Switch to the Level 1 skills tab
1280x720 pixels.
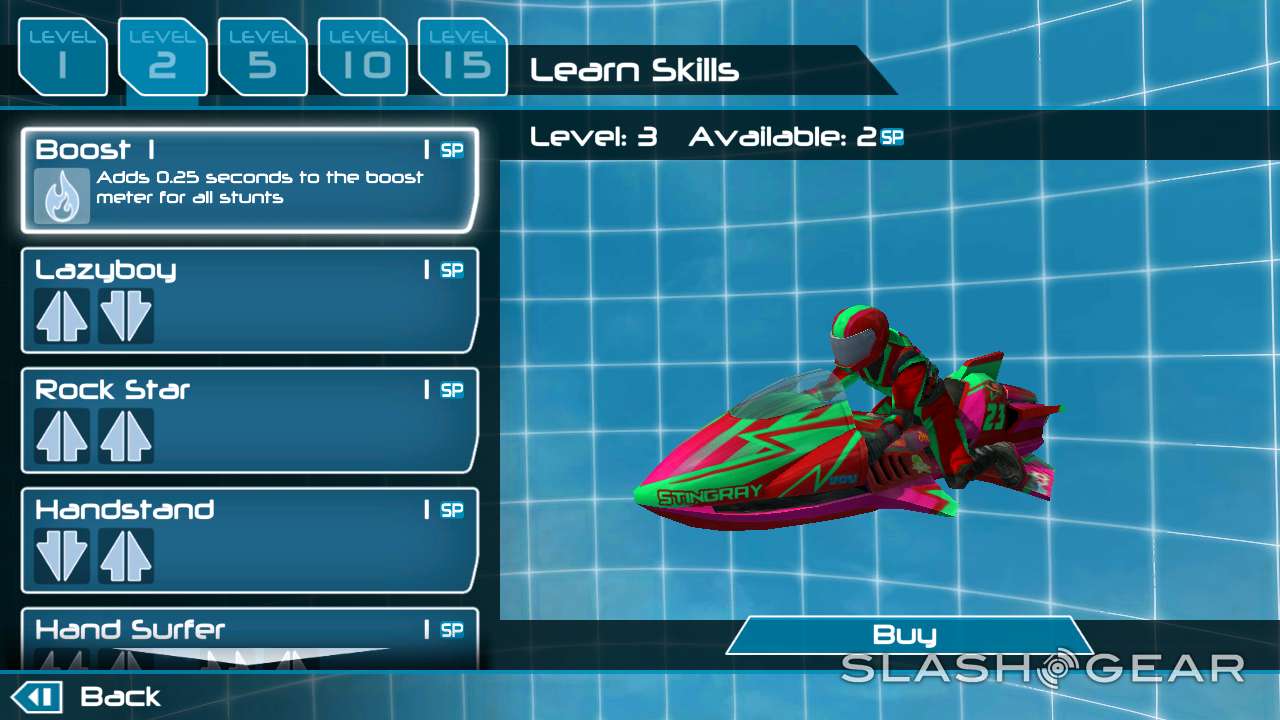pyautogui.click(x=62, y=58)
